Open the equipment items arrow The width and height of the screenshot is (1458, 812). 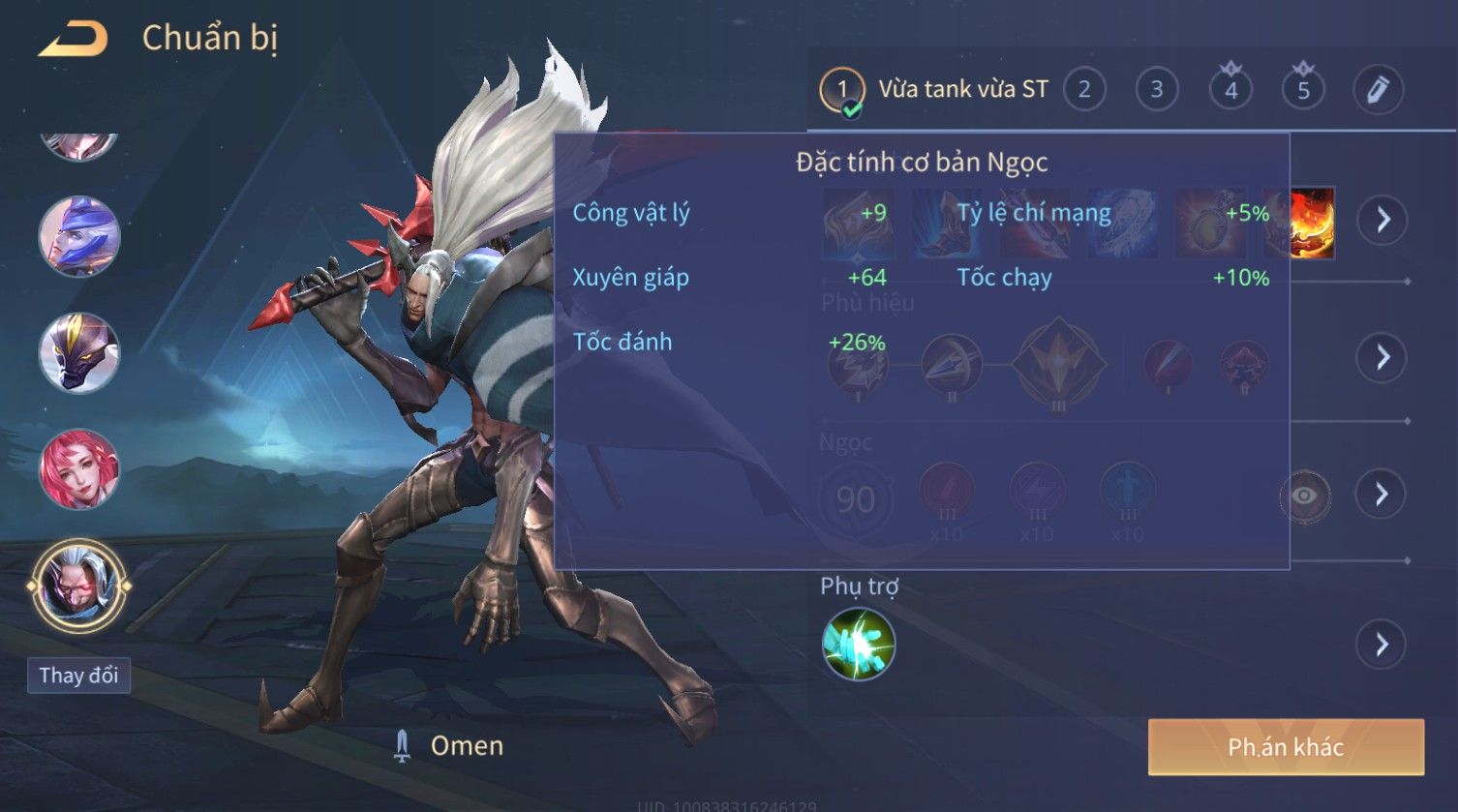1382,220
